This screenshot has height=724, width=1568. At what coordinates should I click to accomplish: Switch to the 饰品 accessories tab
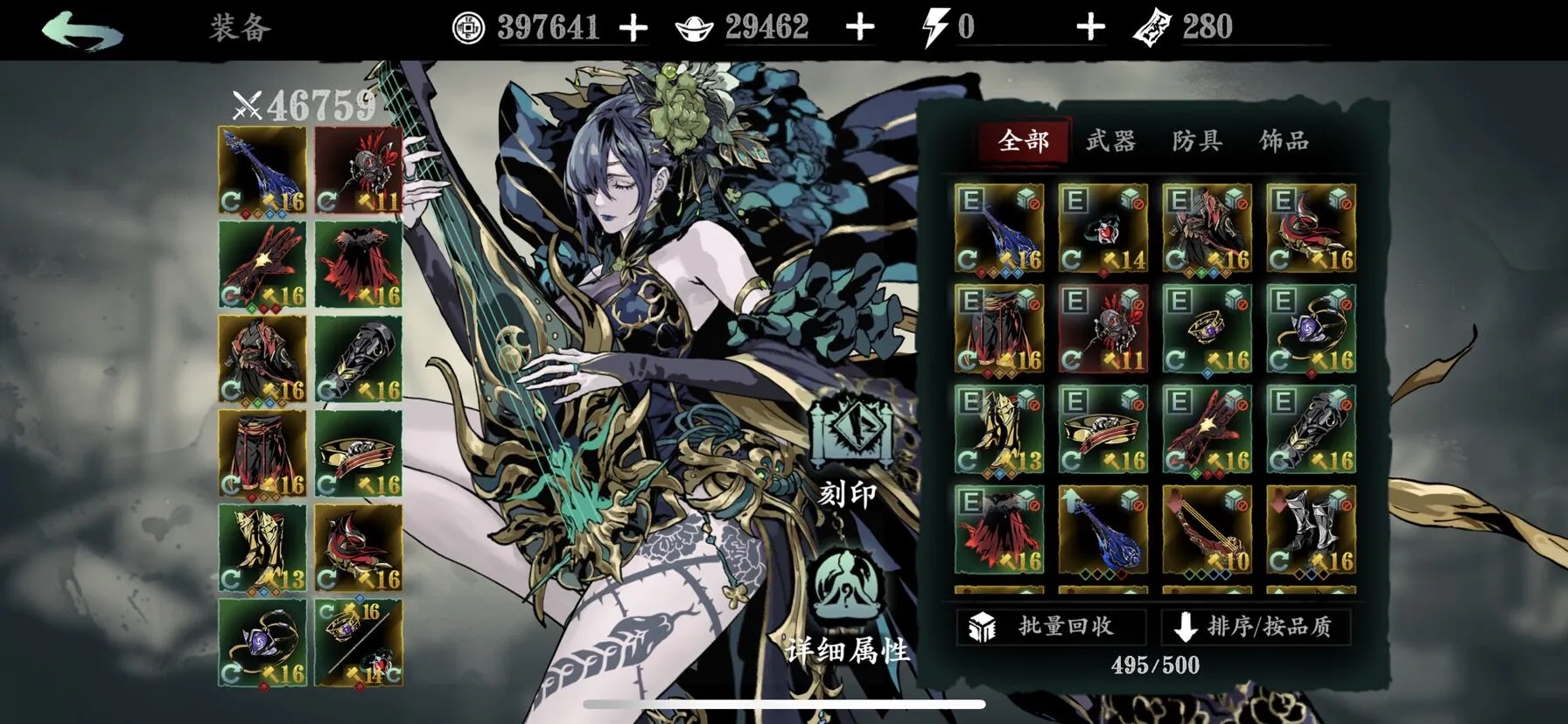(1284, 140)
